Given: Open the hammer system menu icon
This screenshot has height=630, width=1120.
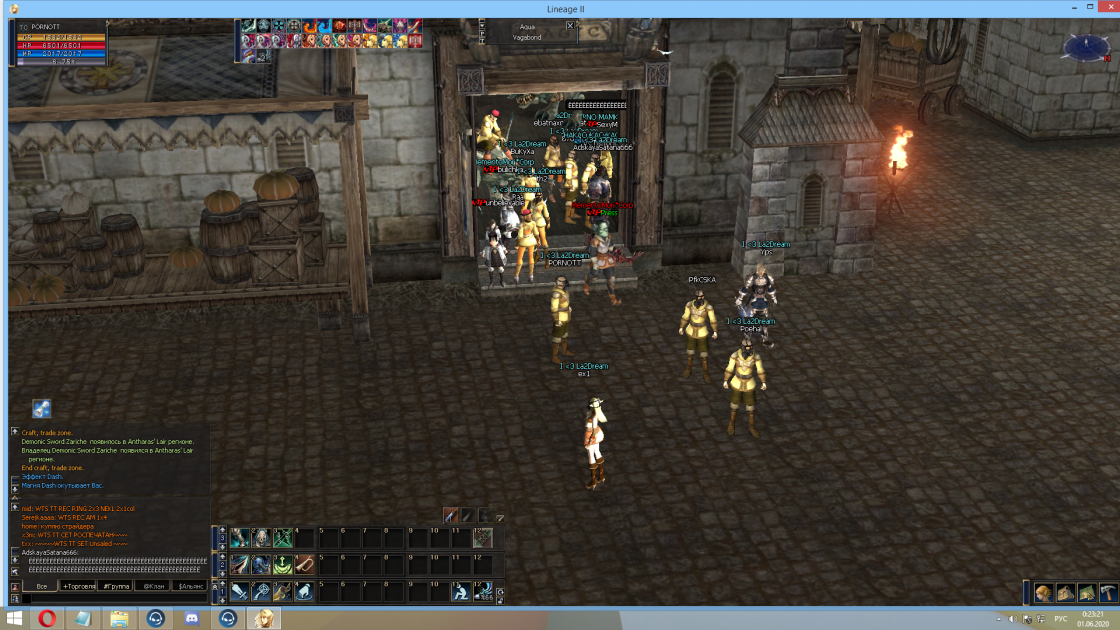Looking at the screenshot, I should point(1107,592).
